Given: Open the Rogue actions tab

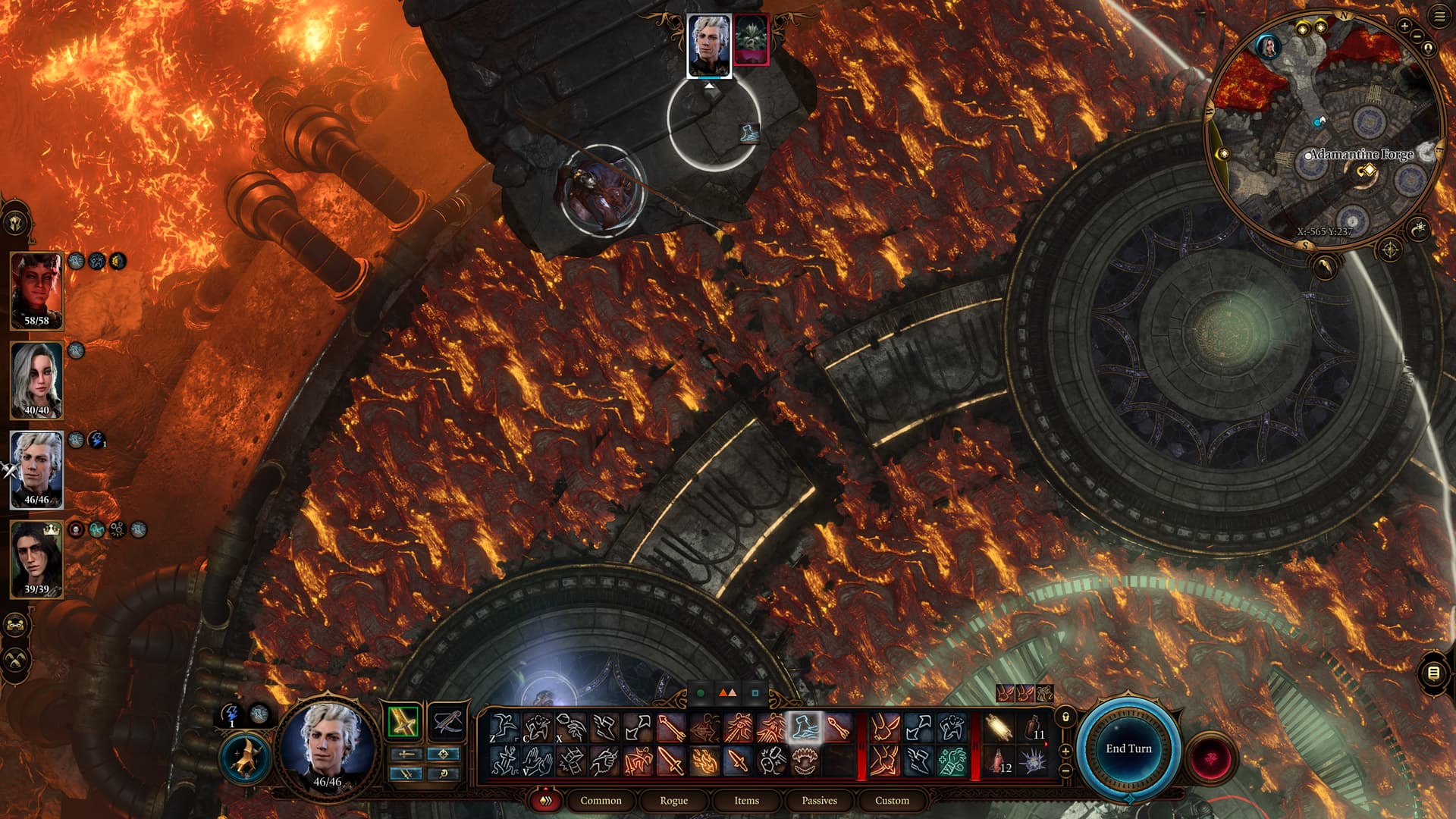Looking at the screenshot, I should (x=673, y=800).
